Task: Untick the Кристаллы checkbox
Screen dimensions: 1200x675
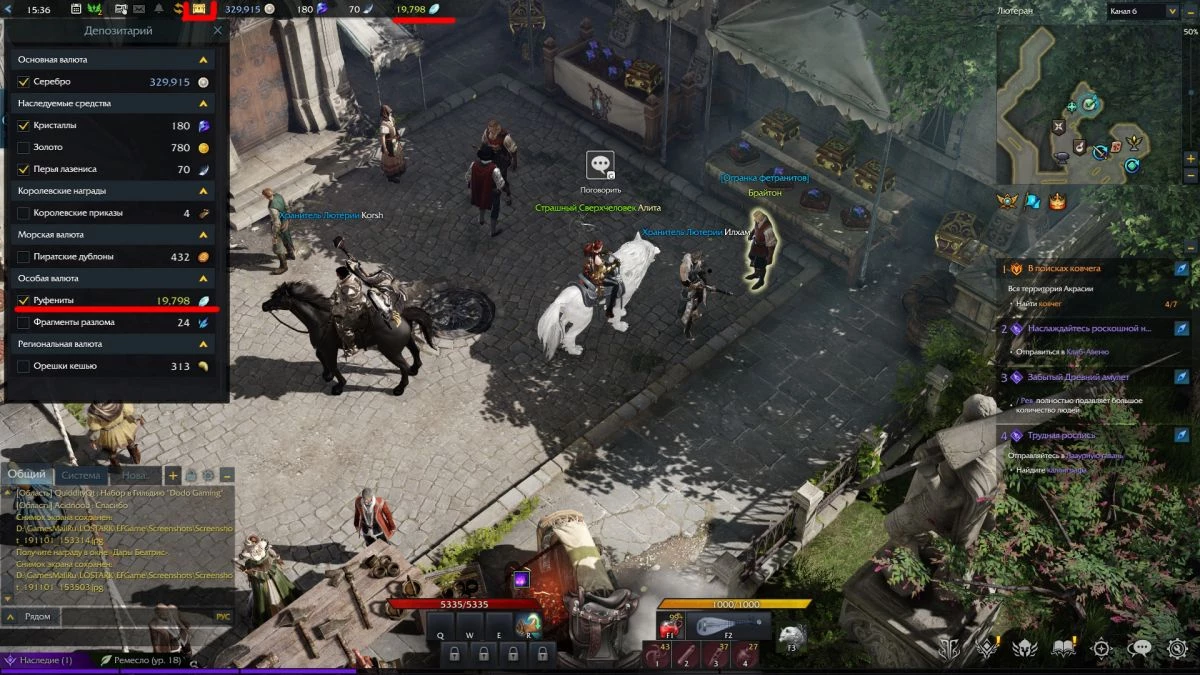Action: (24, 126)
